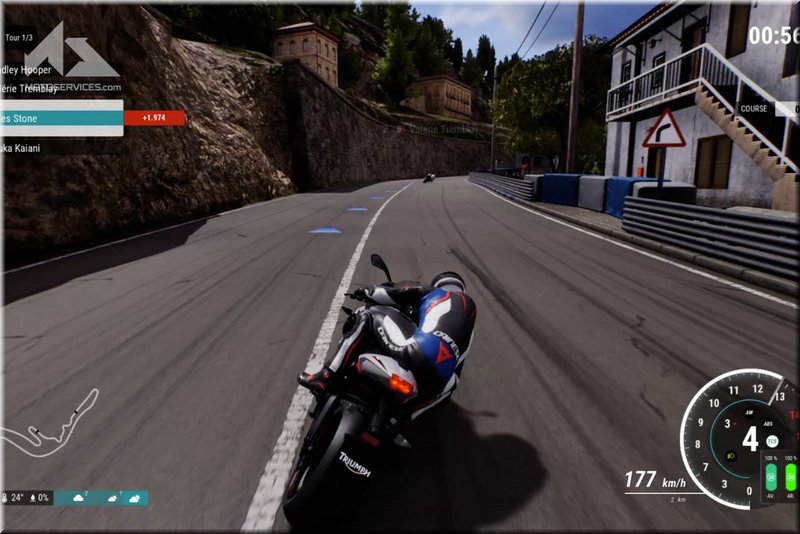Toggle the TCS indicator on the tachometer

(x=772, y=440)
